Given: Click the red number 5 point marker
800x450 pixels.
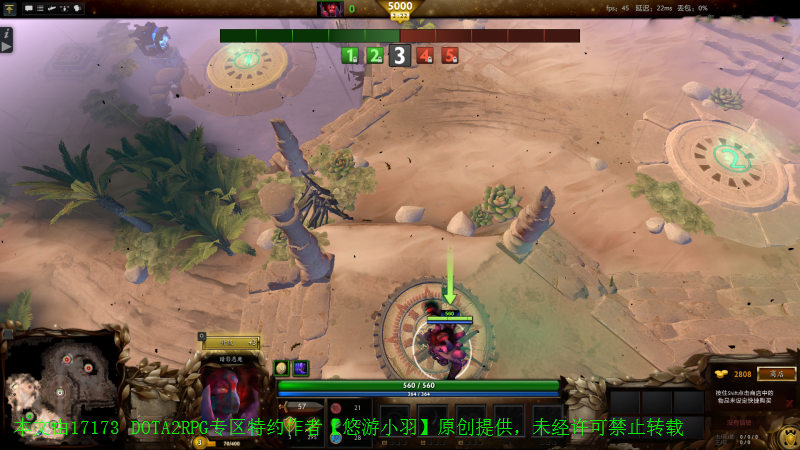Looking at the screenshot, I should click(450, 56).
